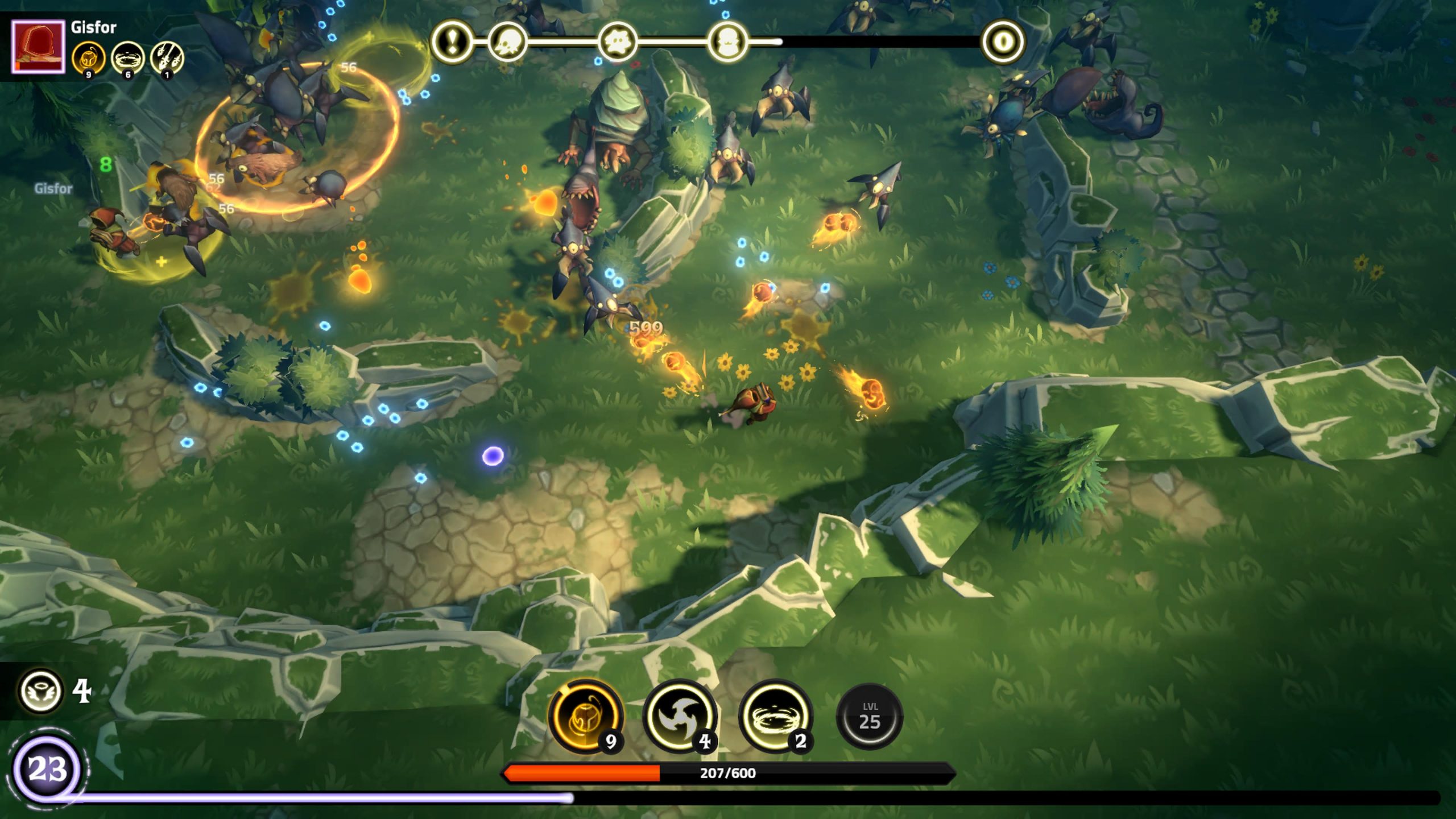This screenshot has width=1456, height=819.
Task: Select the final eye boss marker
Action: (x=1003, y=42)
